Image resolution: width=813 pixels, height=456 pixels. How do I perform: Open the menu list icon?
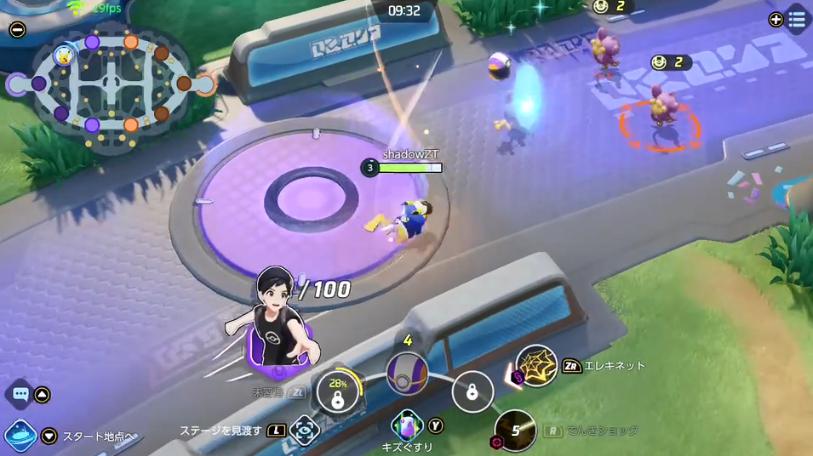(x=797, y=19)
